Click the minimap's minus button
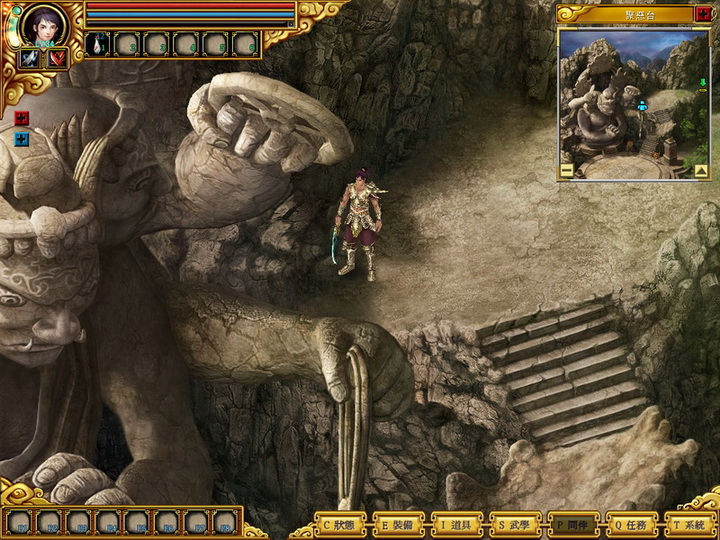 click(x=566, y=170)
